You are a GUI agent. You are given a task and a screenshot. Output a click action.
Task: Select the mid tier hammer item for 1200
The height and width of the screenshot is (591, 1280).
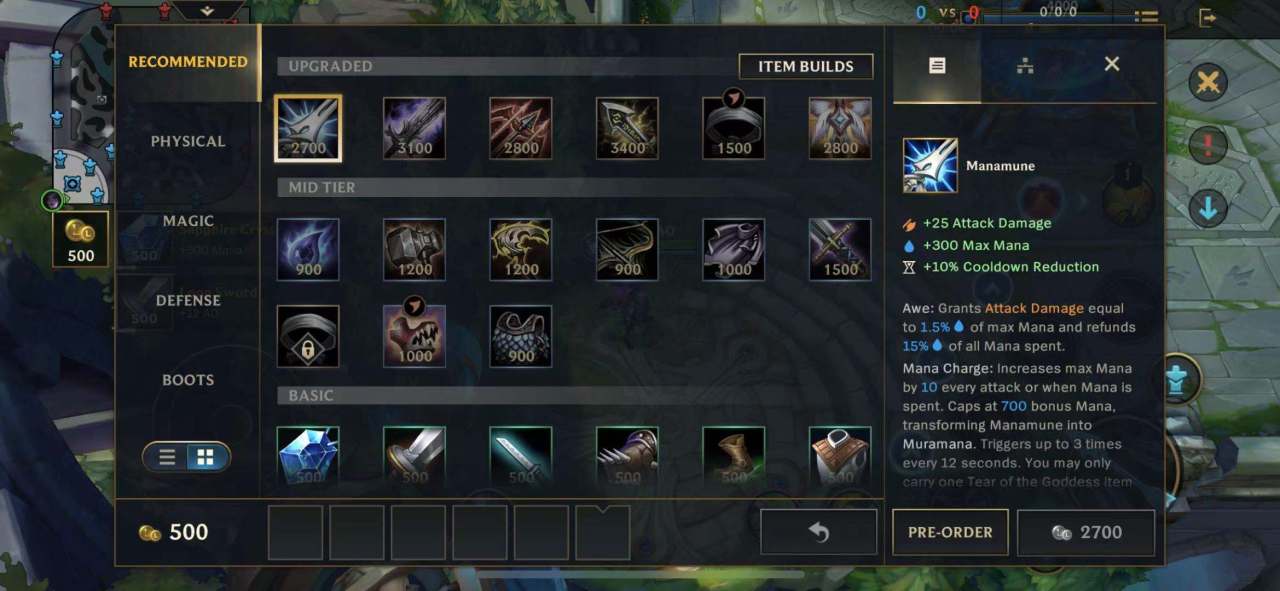[414, 249]
